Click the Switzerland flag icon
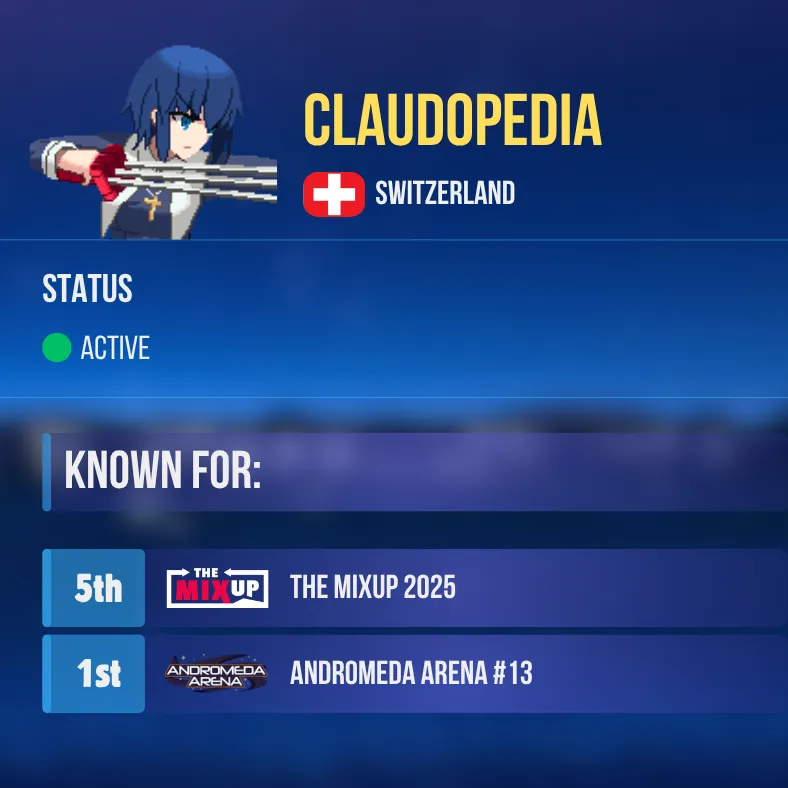This screenshot has width=788, height=788. pyautogui.click(x=334, y=193)
